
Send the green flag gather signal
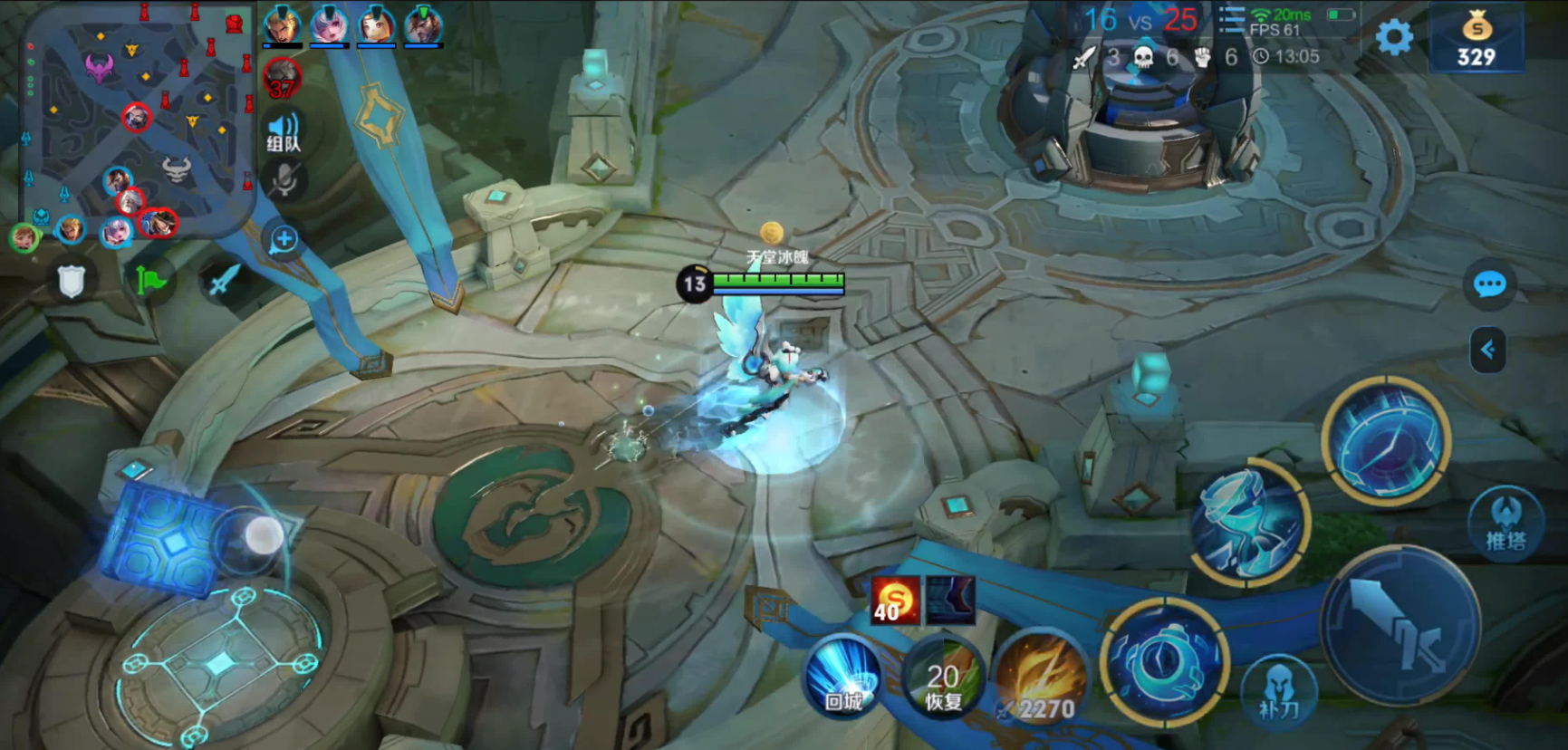point(150,282)
